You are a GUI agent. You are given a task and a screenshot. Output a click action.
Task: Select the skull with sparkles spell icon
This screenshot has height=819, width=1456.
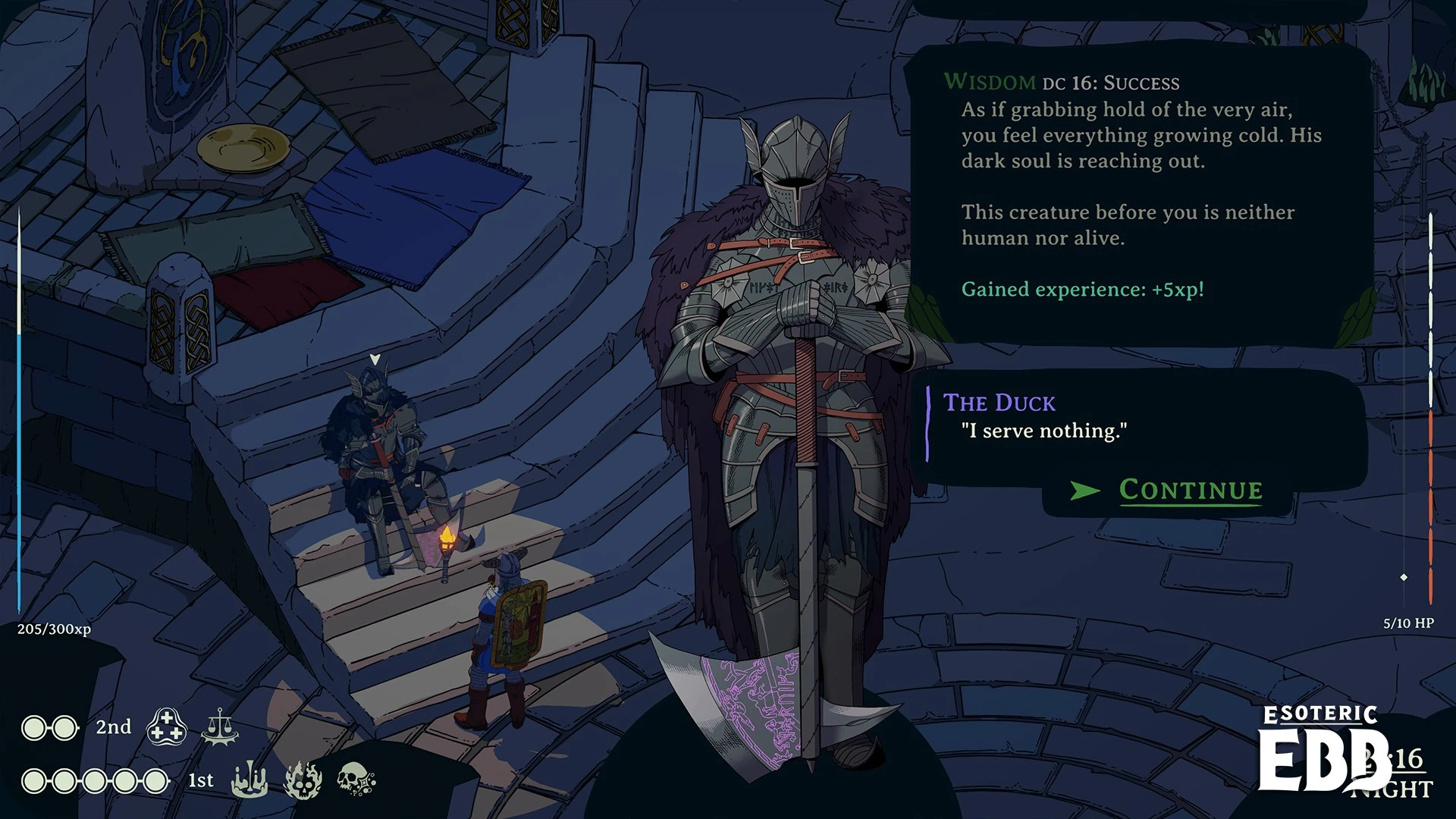coord(356,780)
